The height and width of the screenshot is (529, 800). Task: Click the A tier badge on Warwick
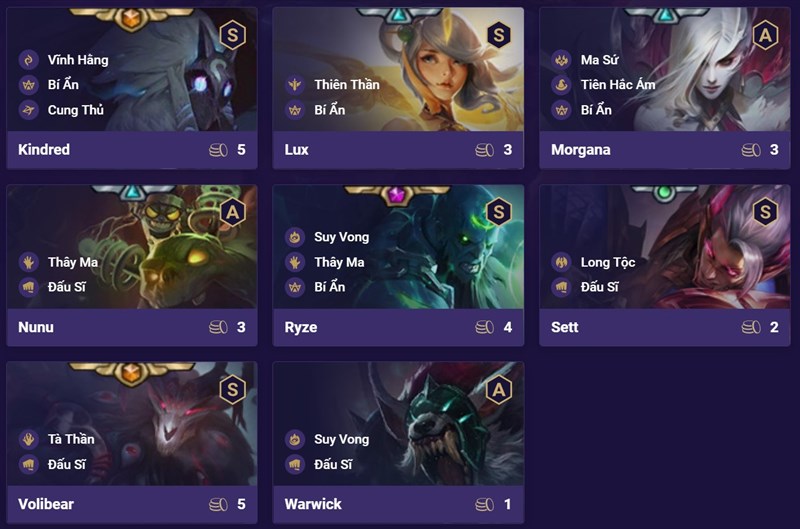coord(498,389)
